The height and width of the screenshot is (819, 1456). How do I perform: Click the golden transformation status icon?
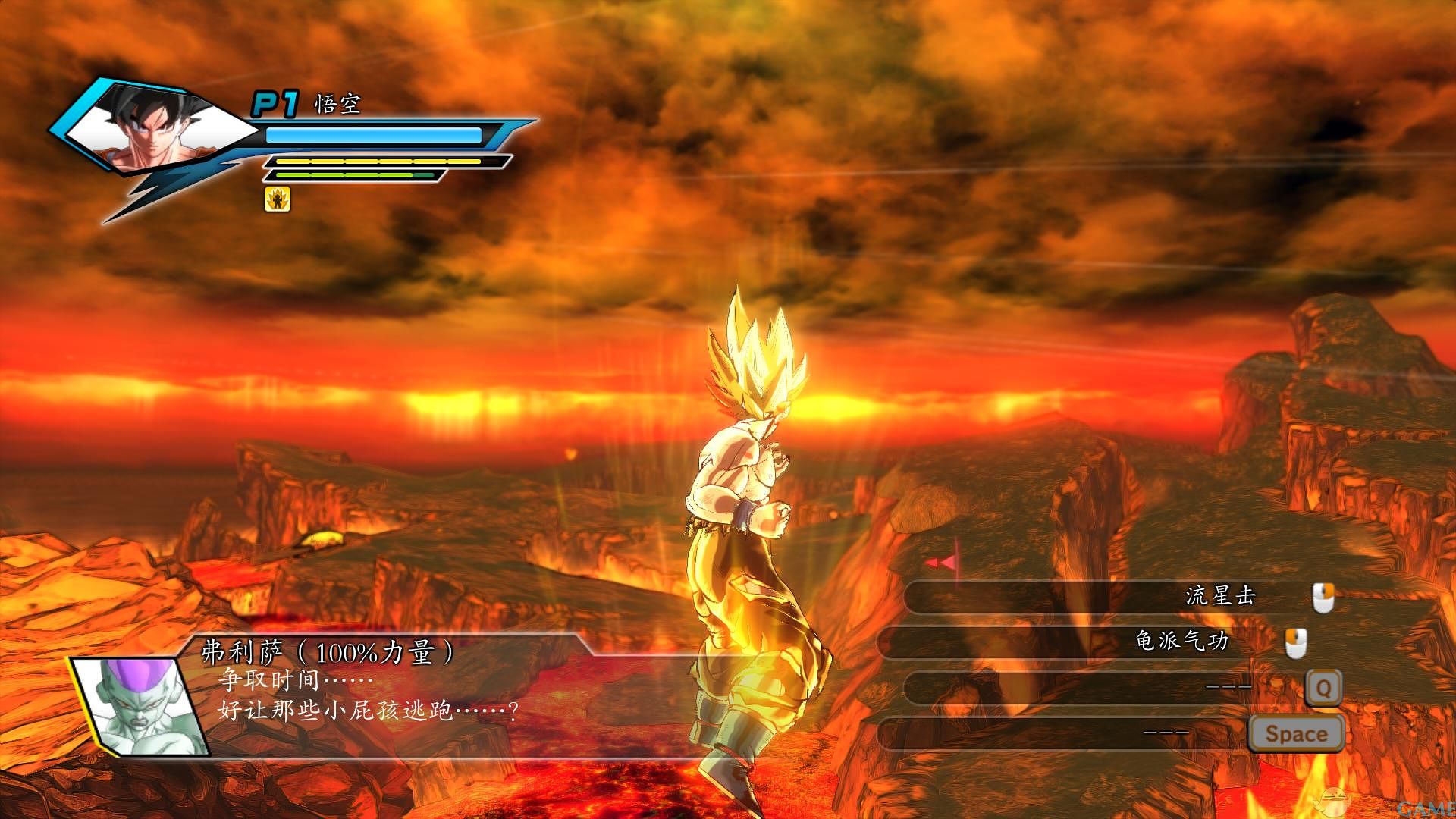(x=278, y=199)
